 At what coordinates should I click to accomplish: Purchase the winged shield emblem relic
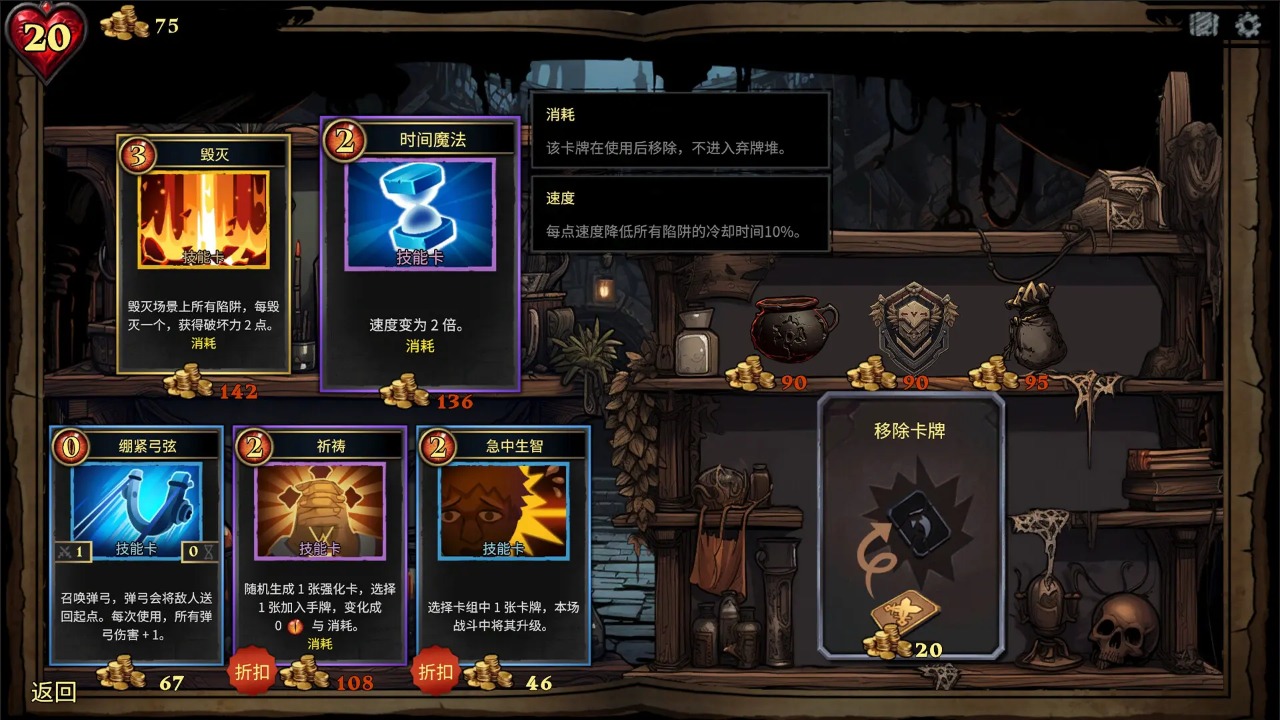(912, 327)
